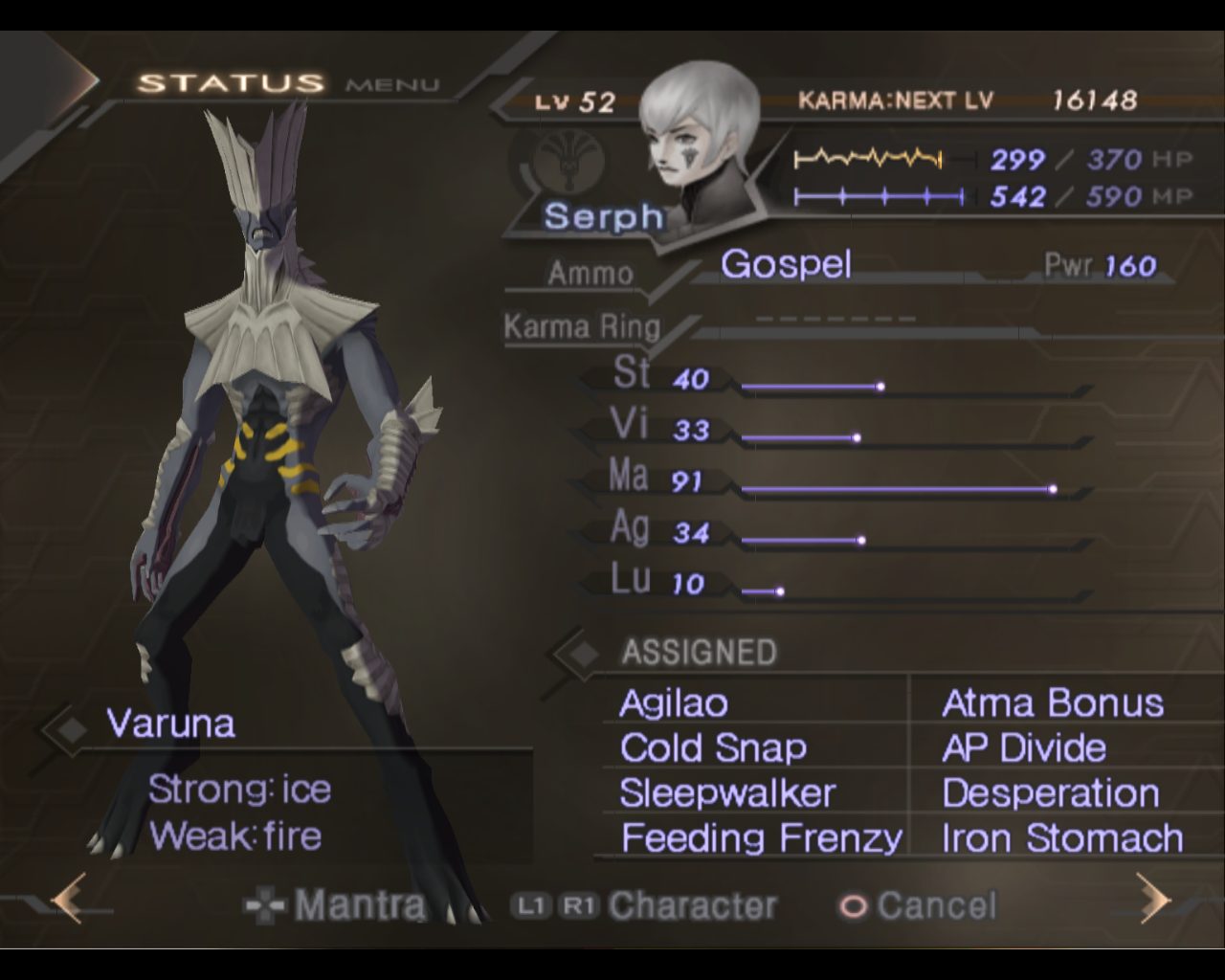Pick the Feeding Frenzy skill
Viewport: 1225px width, 980px height.
coord(761,838)
